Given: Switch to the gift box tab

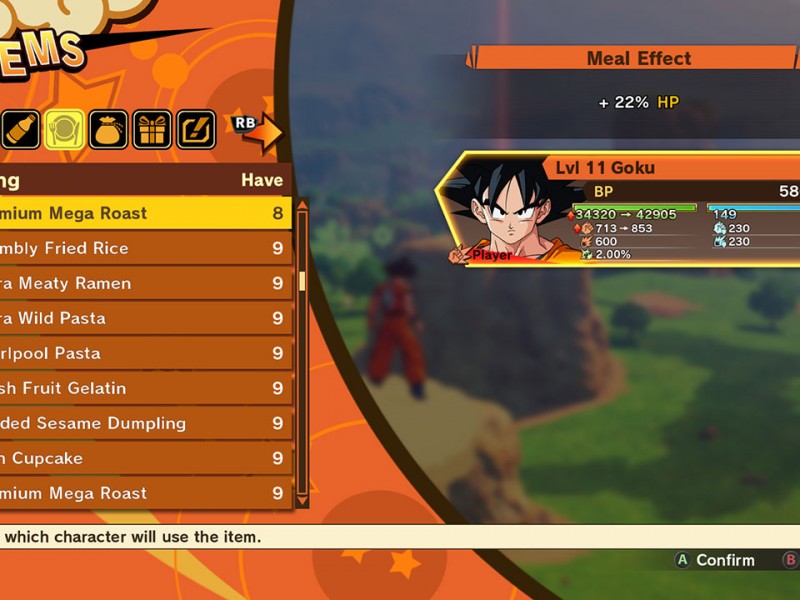Looking at the screenshot, I should (x=152, y=130).
